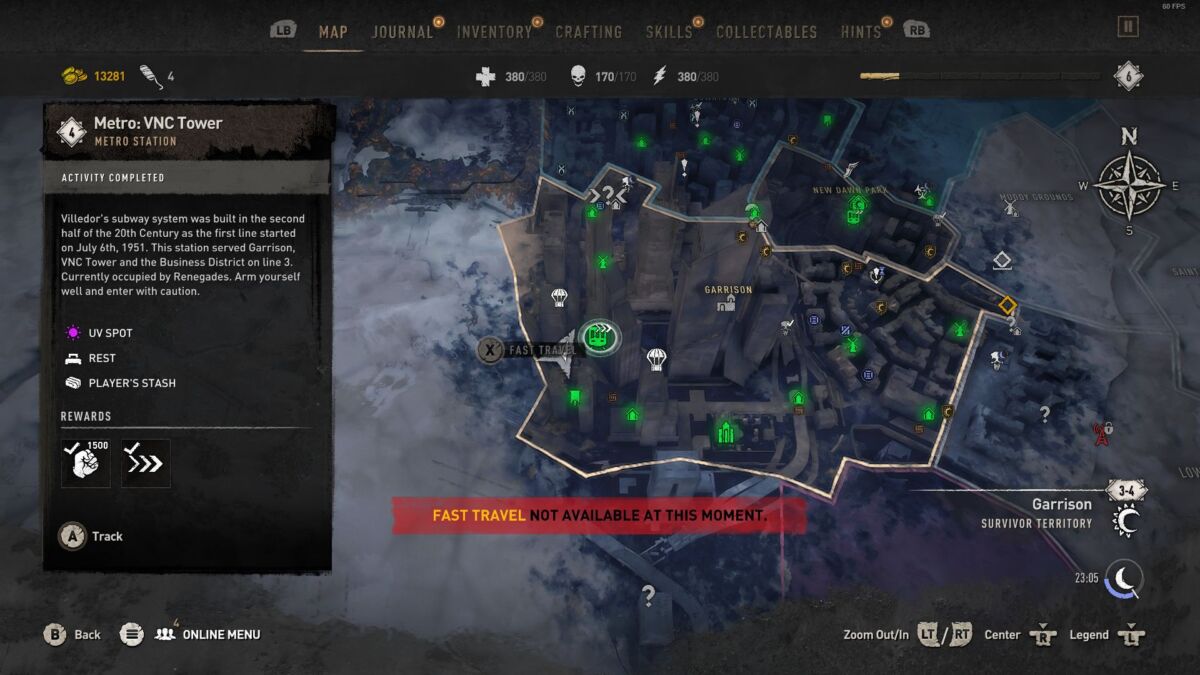Open the Inventory tab
This screenshot has width=1200, height=675.
[494, 32]
